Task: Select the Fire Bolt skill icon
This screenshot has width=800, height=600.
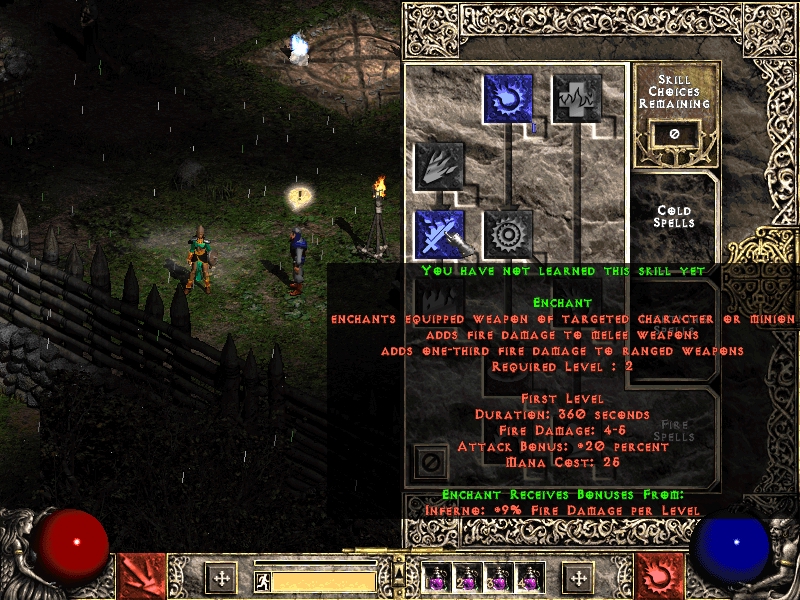Action: click(x=509, y=99)
